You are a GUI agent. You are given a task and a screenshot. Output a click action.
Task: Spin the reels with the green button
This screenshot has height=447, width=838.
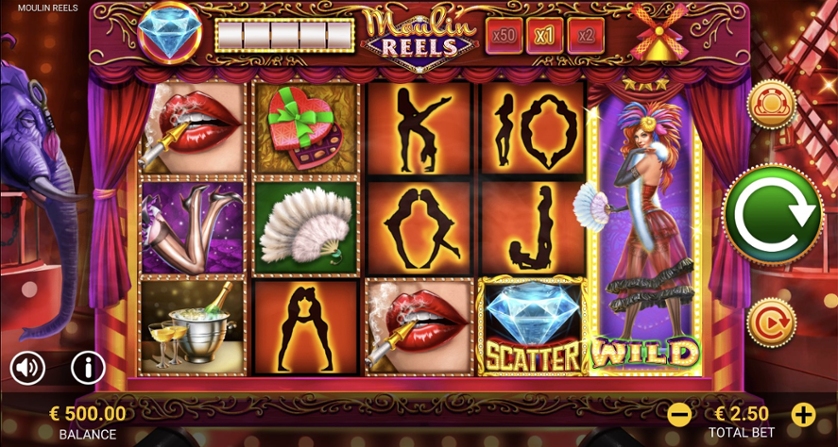(x=772, y=212)
